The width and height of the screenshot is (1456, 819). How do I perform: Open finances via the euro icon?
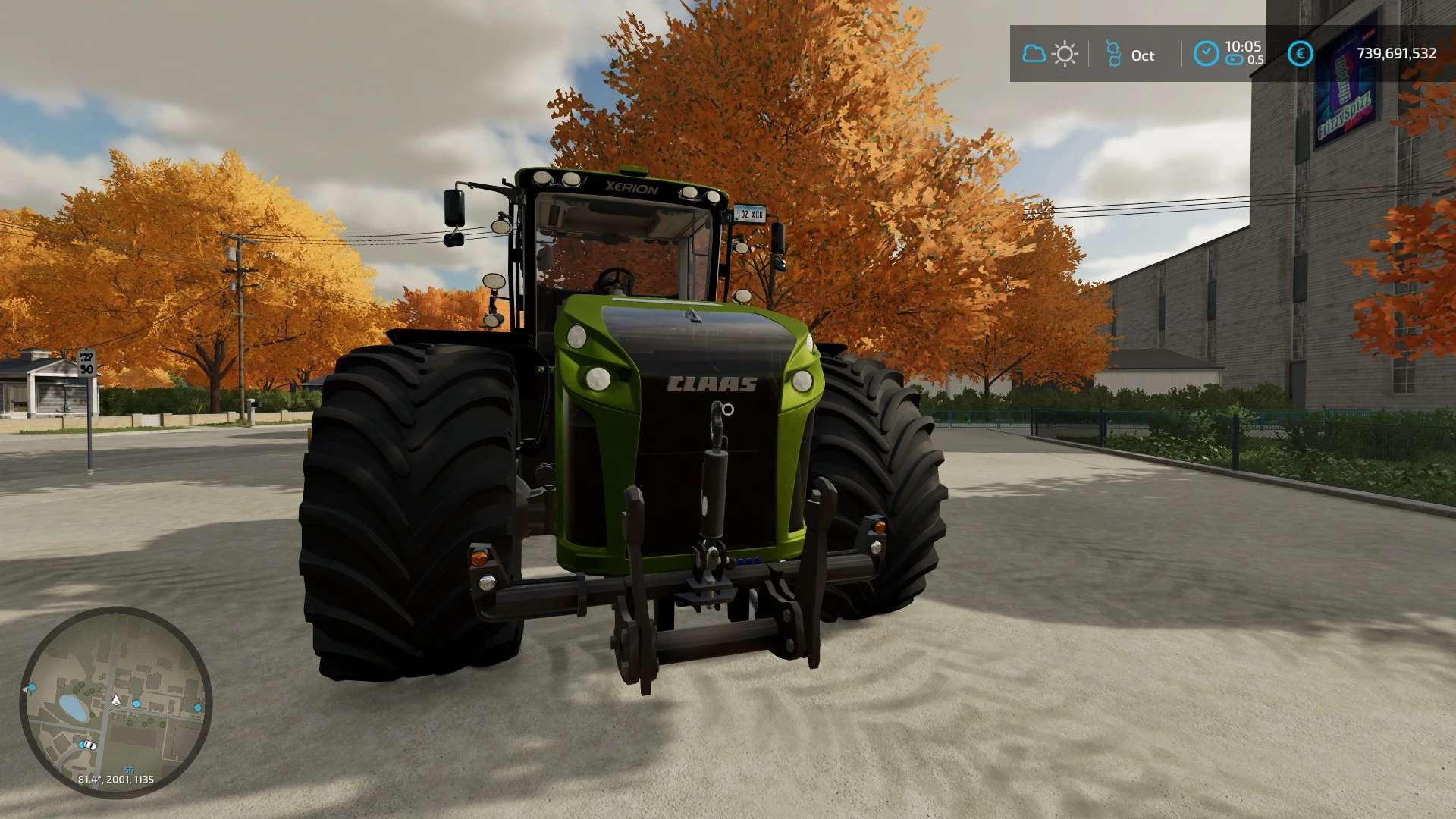point(1300,53)
